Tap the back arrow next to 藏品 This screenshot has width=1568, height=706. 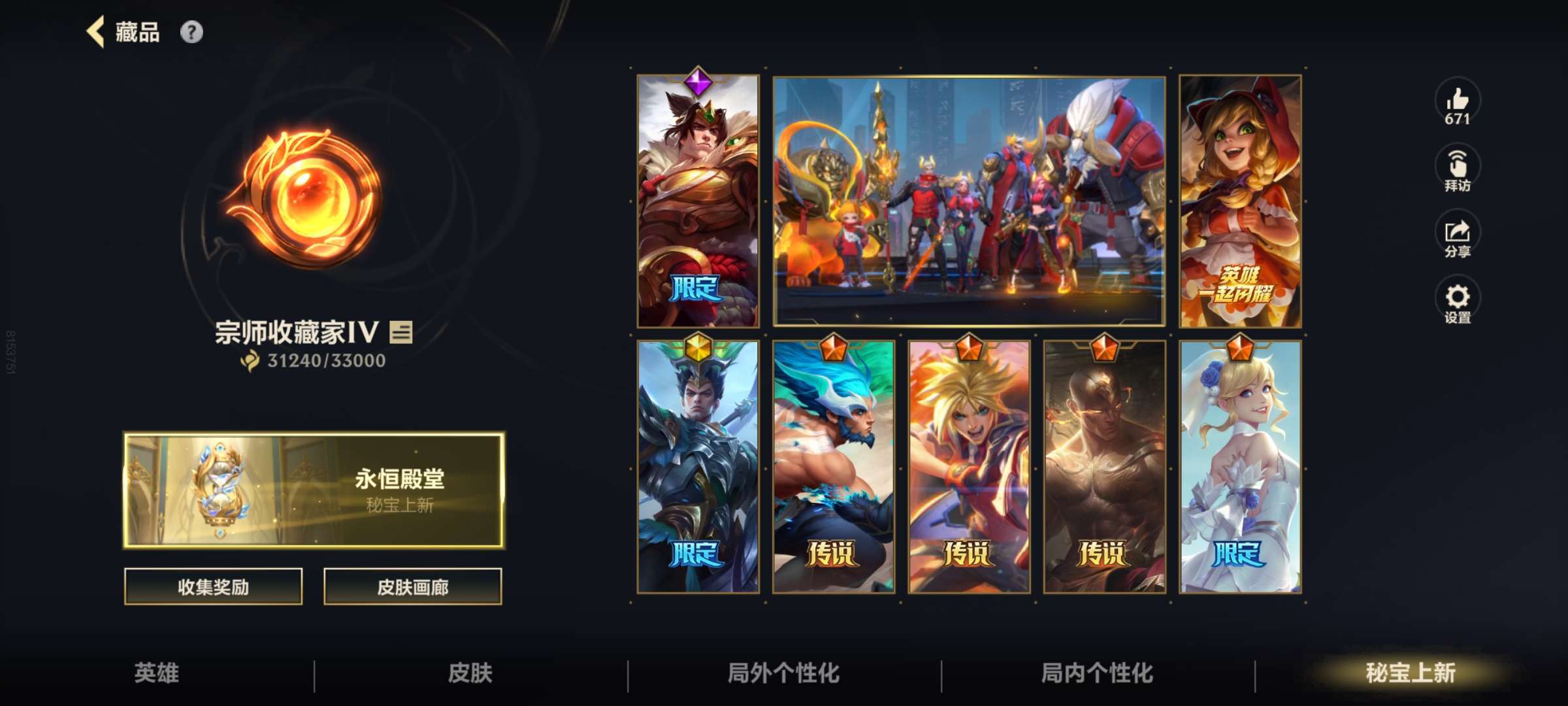pos(95,31)
